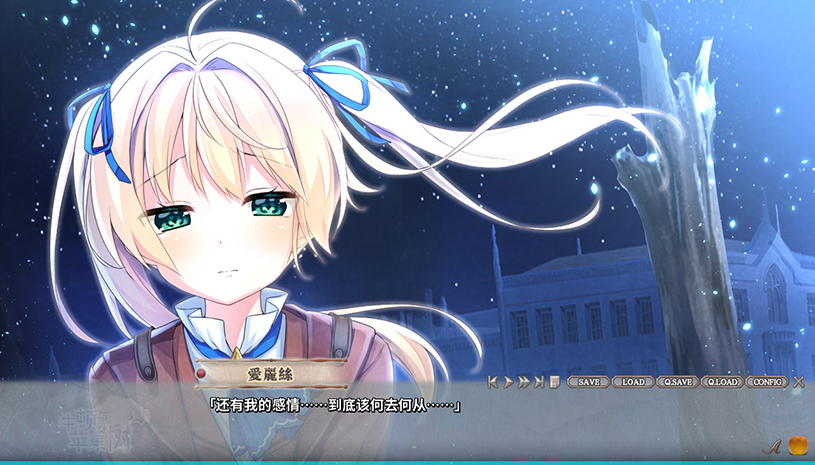
Task: Hide the dialogue window with the X
Action: click(798, 382)
